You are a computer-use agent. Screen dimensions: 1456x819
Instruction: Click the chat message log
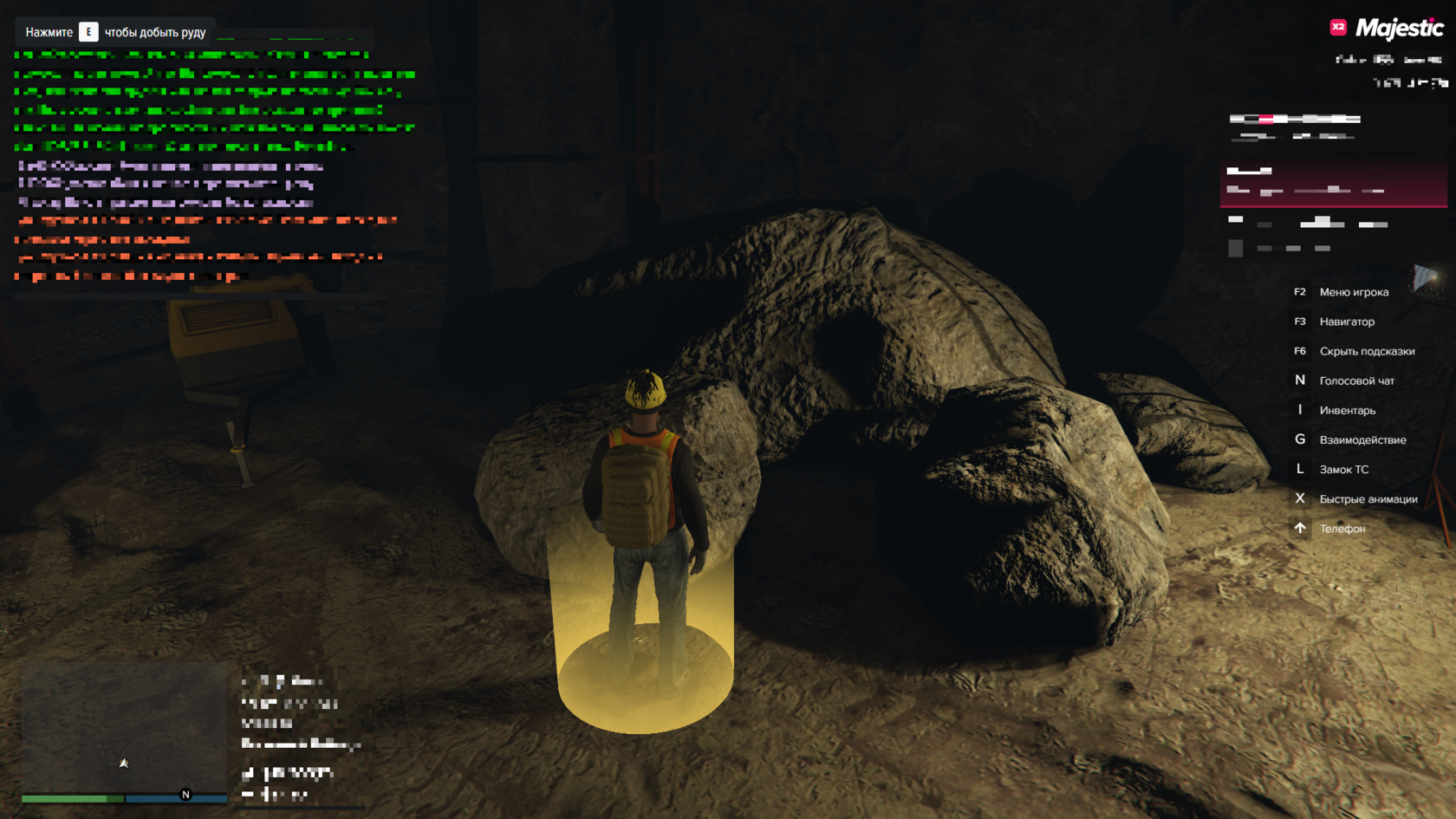[x=212, y=165]
